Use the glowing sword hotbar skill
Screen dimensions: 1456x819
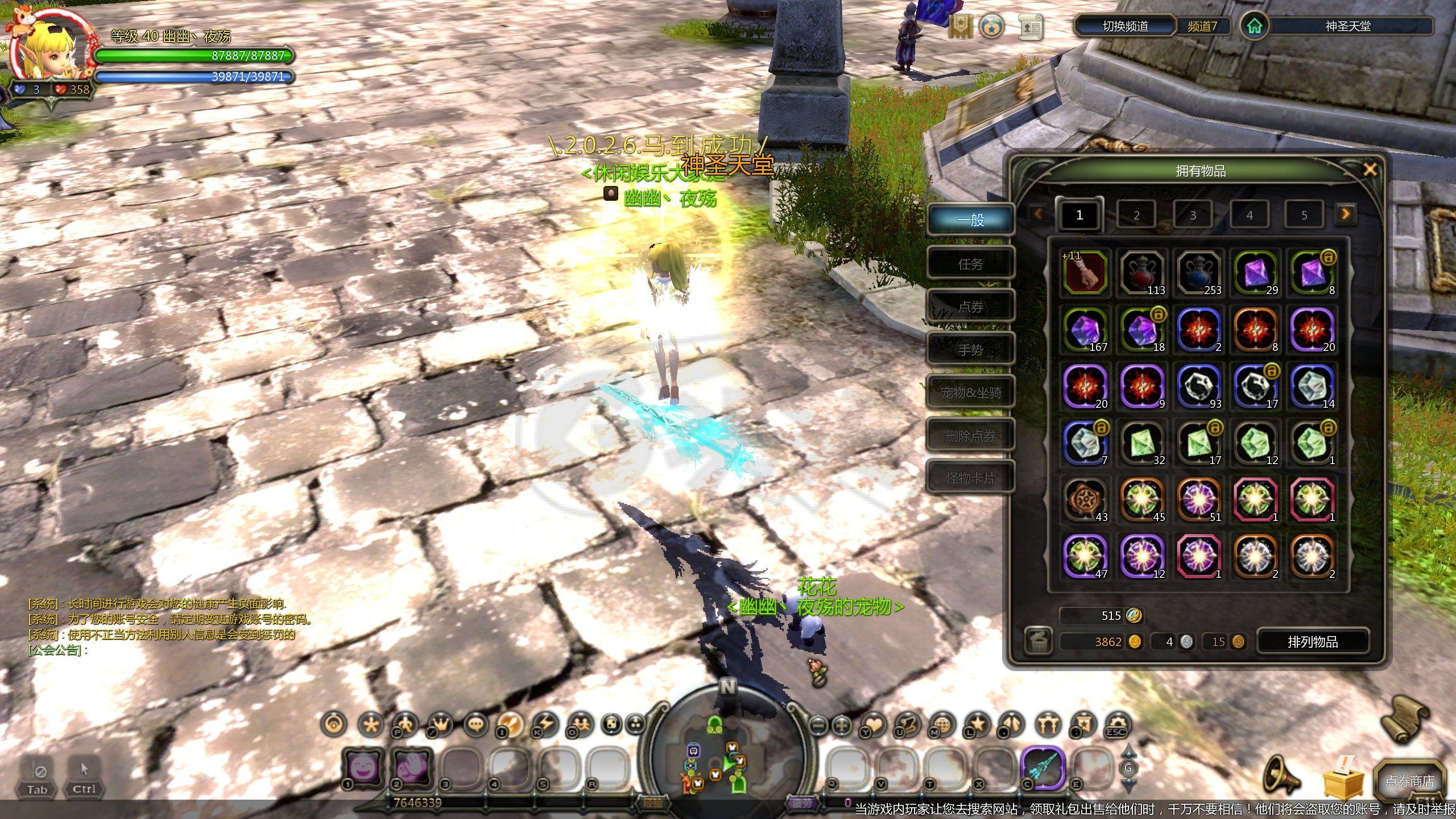(x=1042, y=768)
